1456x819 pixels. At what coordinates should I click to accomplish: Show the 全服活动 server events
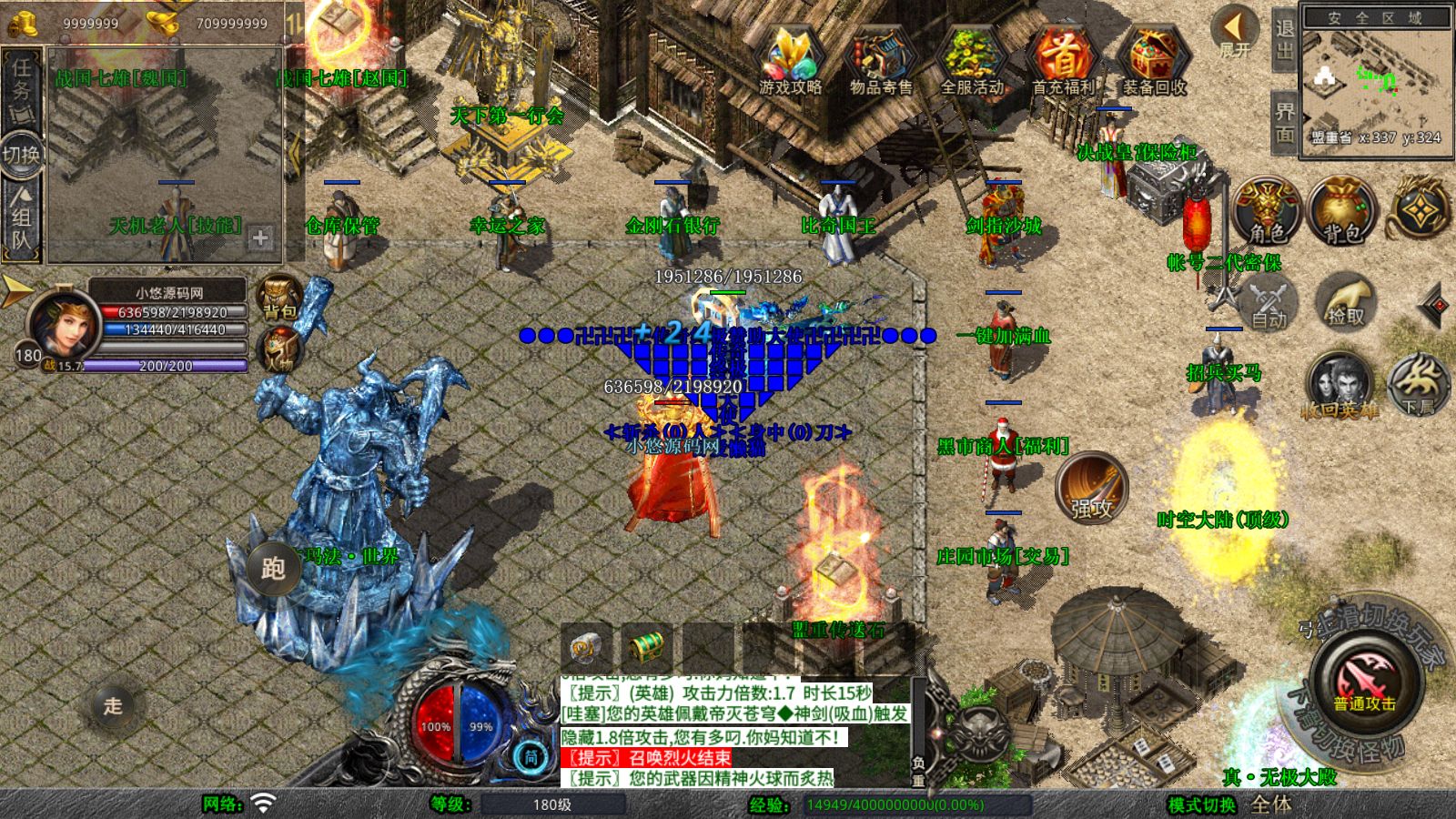pyautogui.click(x=972, y=59)
